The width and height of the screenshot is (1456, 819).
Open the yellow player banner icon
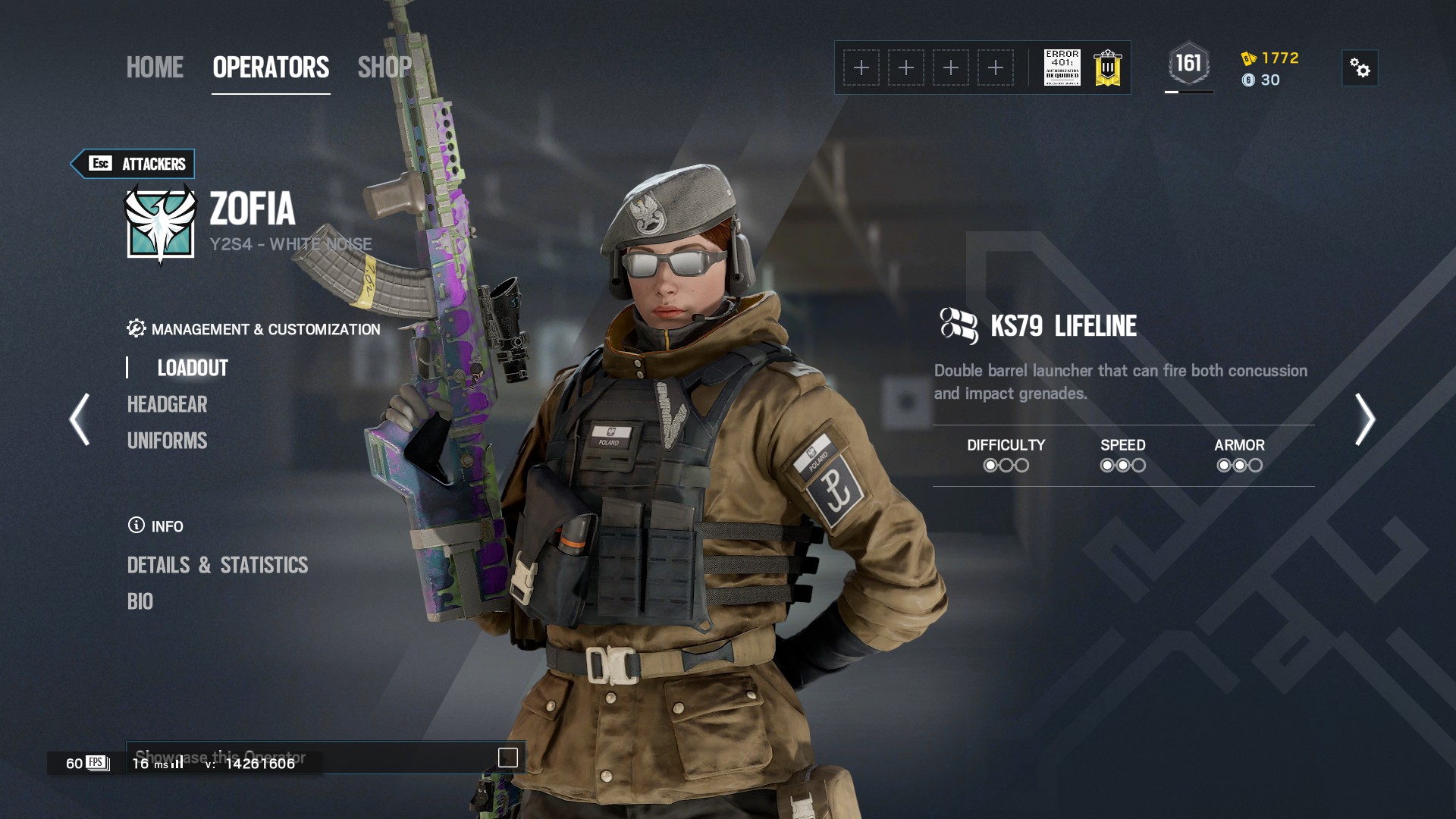(1108, 68)
